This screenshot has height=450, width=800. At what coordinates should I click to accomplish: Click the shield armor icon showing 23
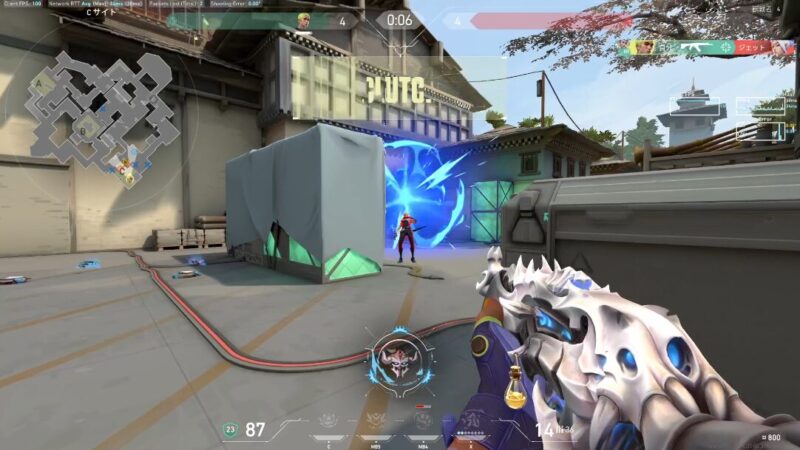[x=231, y=430]
